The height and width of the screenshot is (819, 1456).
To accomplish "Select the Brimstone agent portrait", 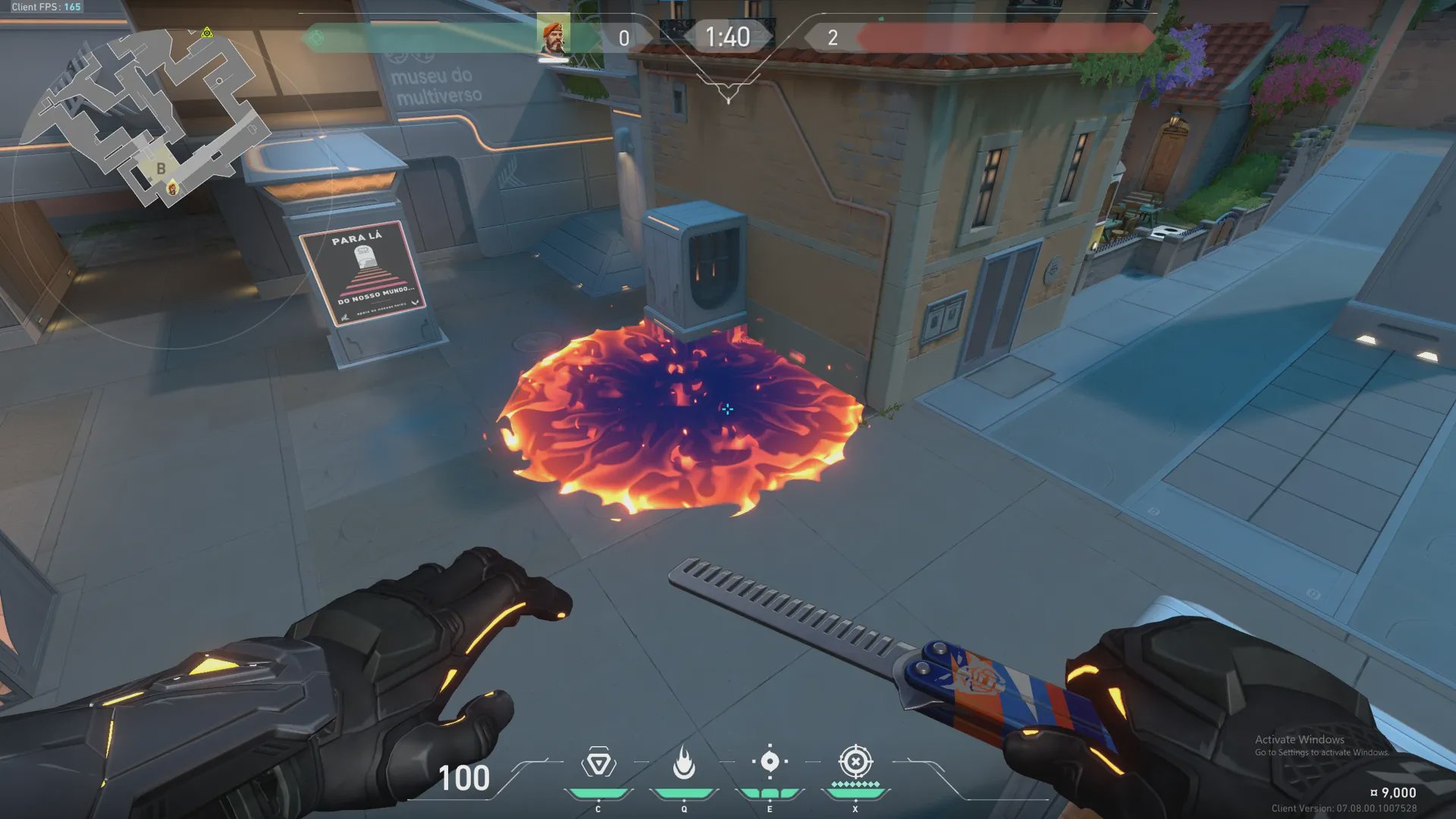I will pyautogui.click(x=554, y=36).
